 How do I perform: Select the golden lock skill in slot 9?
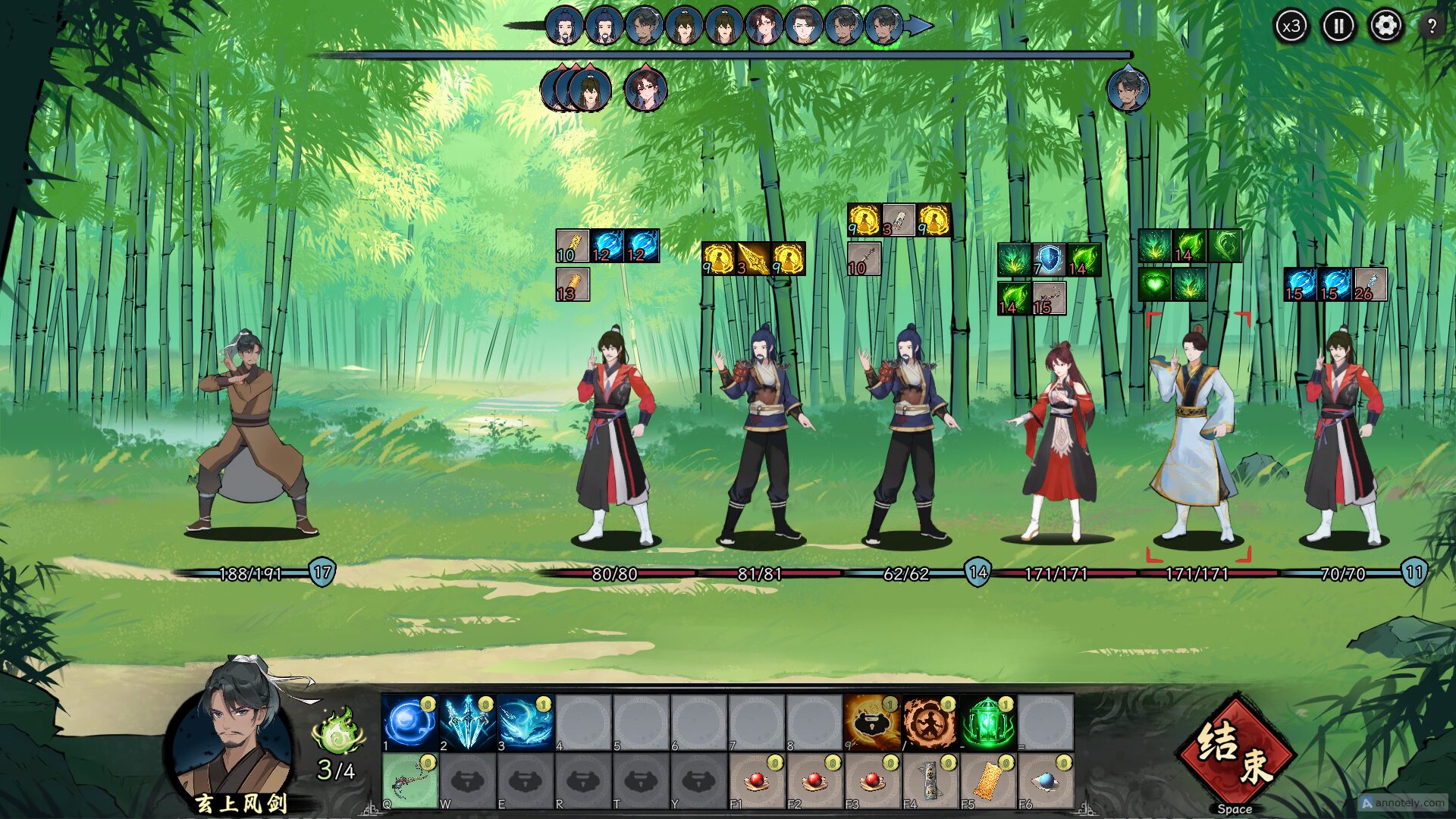(x=871, y=723)
